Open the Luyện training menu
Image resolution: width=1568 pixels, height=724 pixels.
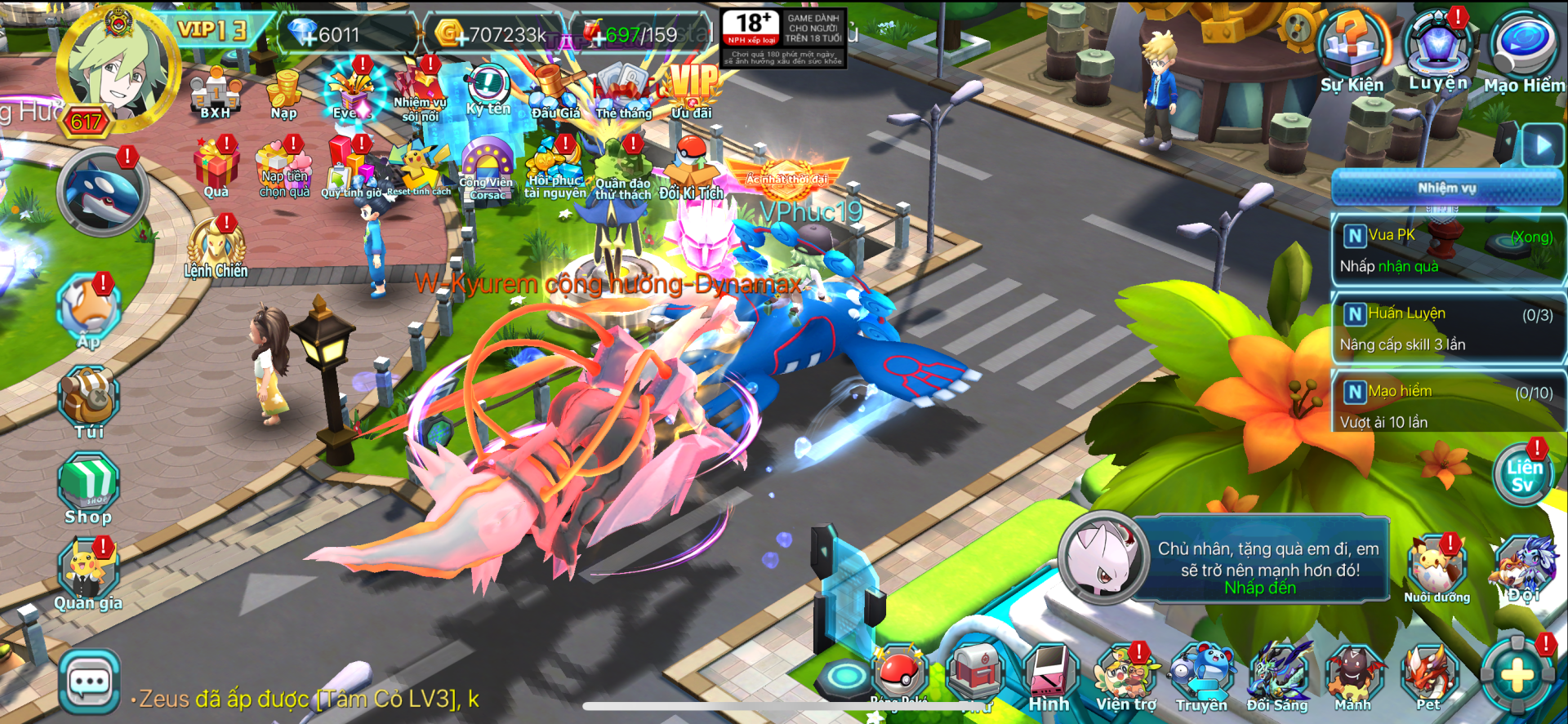pos(1438,51)
